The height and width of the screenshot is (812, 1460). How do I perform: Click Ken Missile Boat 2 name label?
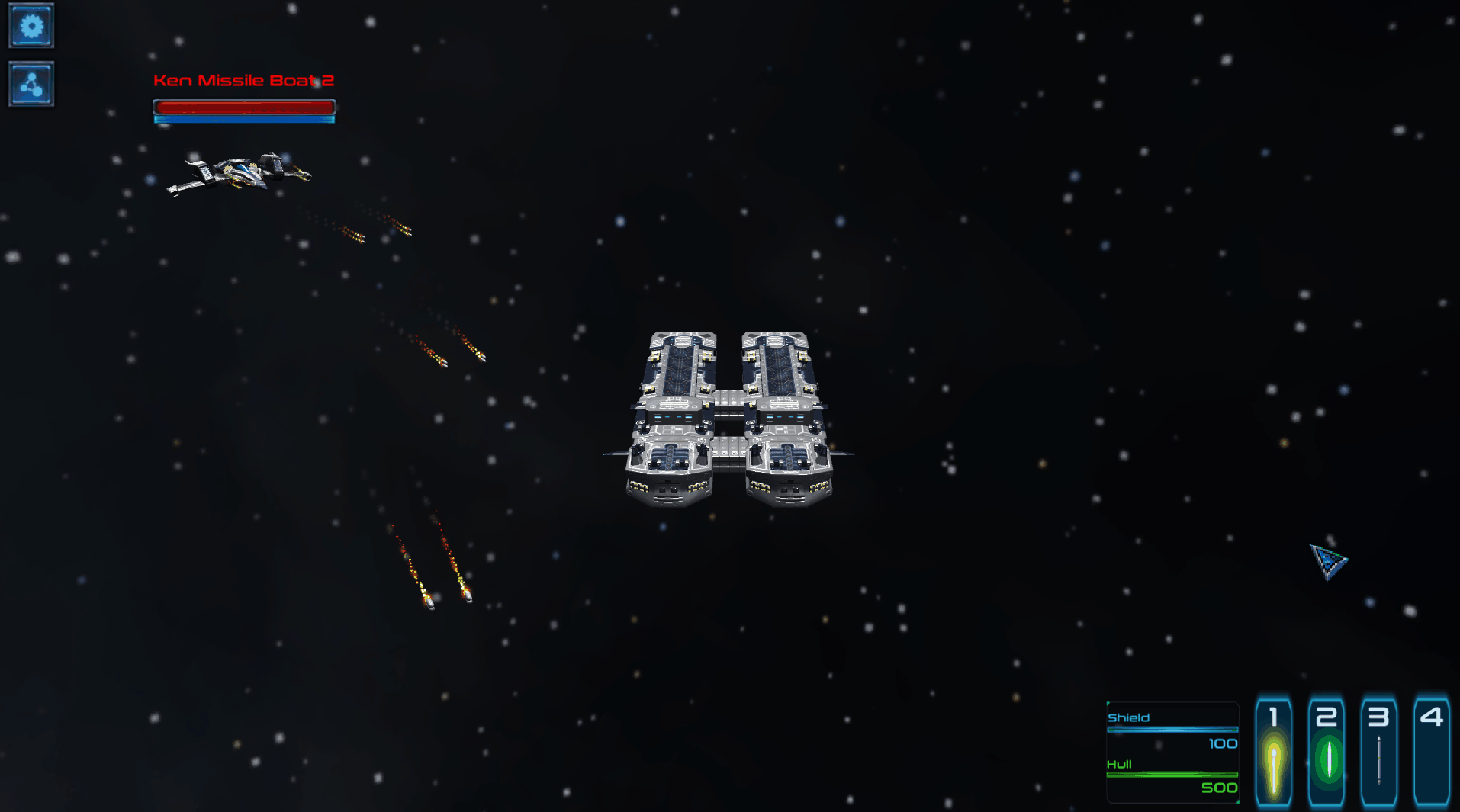point(244,79)
